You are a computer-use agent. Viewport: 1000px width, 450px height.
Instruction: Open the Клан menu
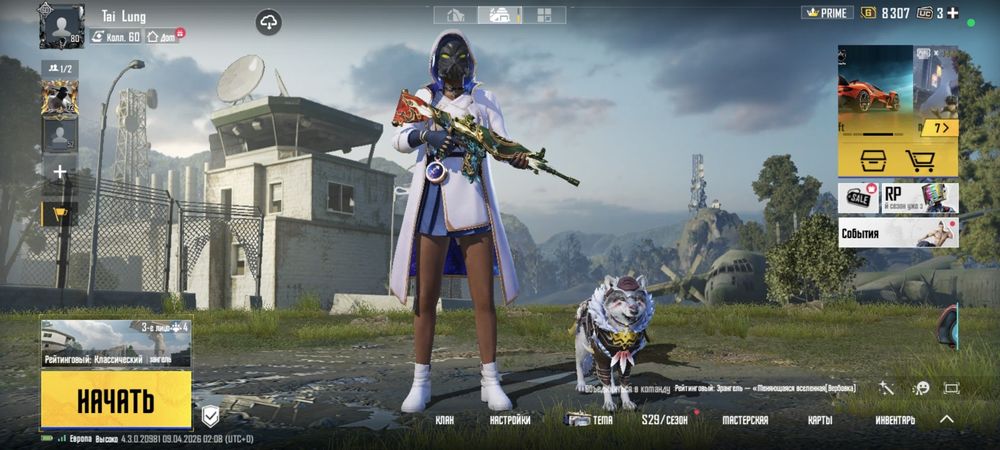(x=445, y=421)
